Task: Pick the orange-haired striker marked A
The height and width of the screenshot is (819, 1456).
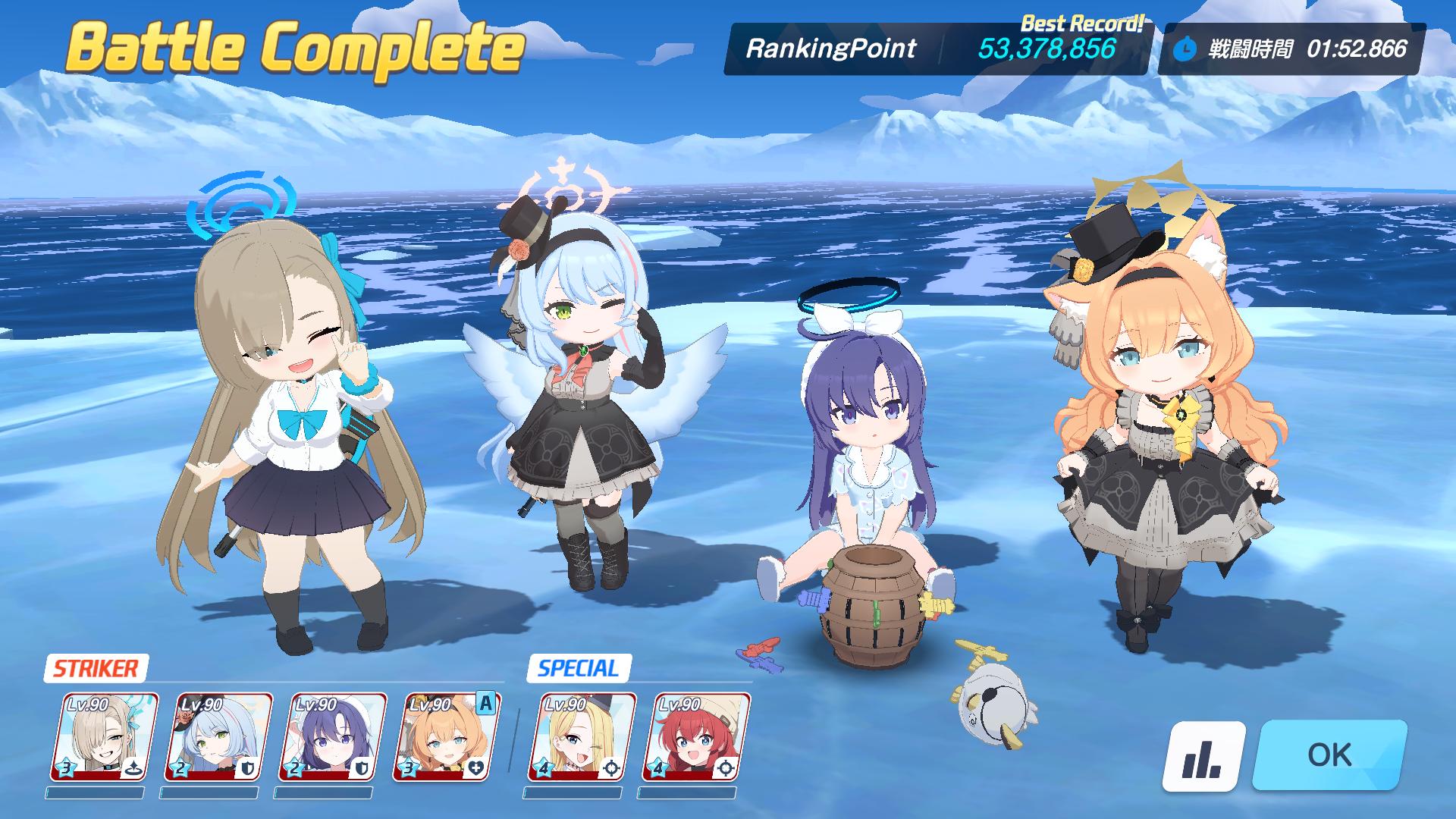Action: [x=445, y=736]
